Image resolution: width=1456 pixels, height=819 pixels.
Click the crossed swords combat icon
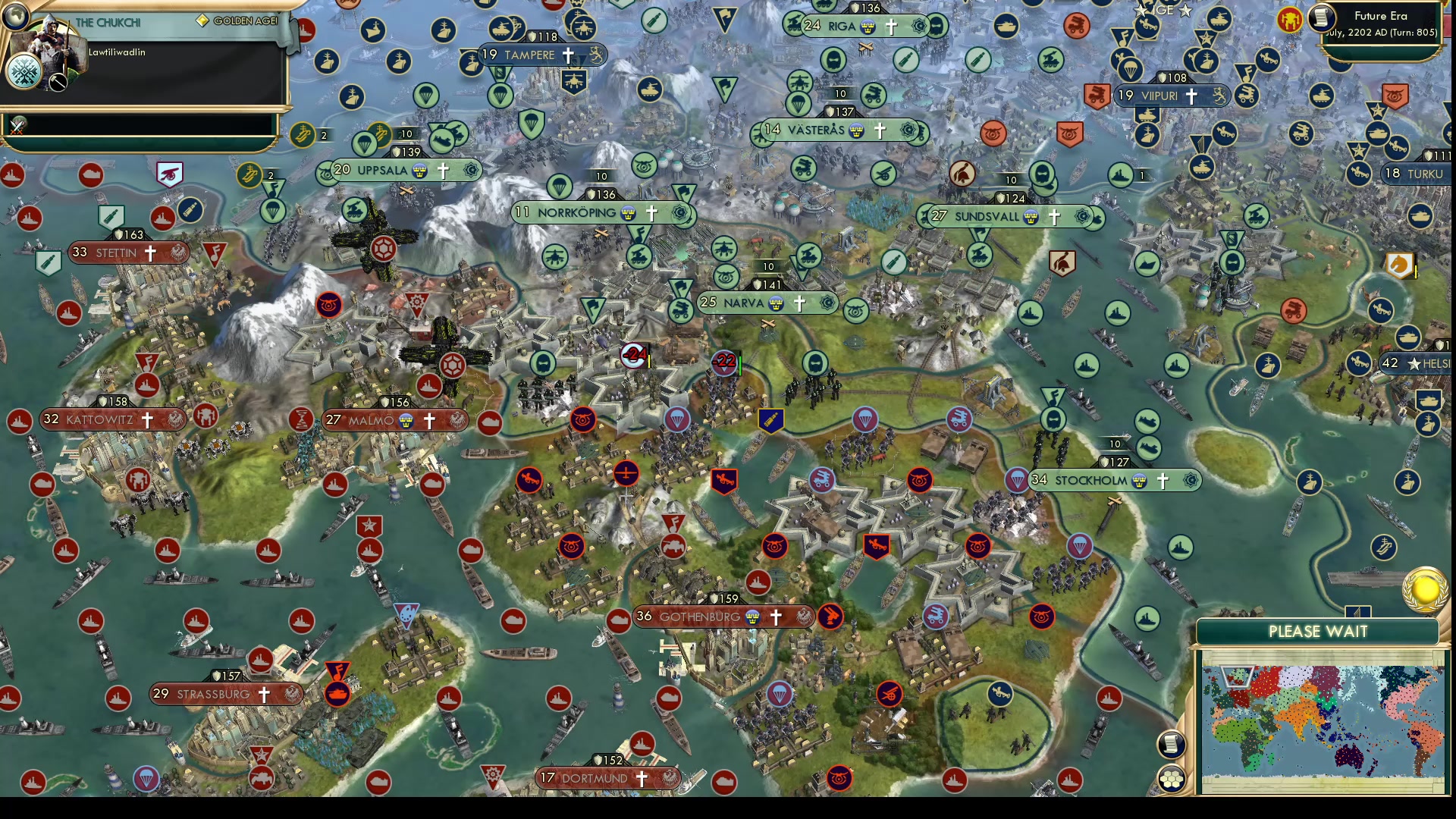pyautogui.click(x=16, y=129)
